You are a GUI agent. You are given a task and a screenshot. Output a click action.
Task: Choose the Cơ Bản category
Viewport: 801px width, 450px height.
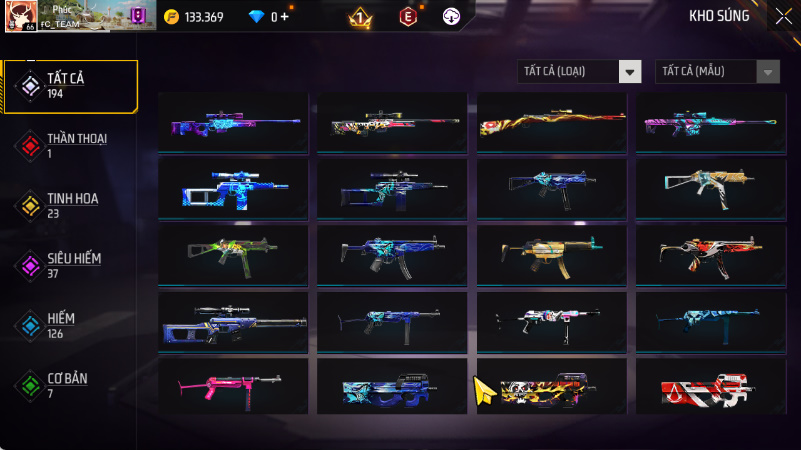click(x=70, y=385)
